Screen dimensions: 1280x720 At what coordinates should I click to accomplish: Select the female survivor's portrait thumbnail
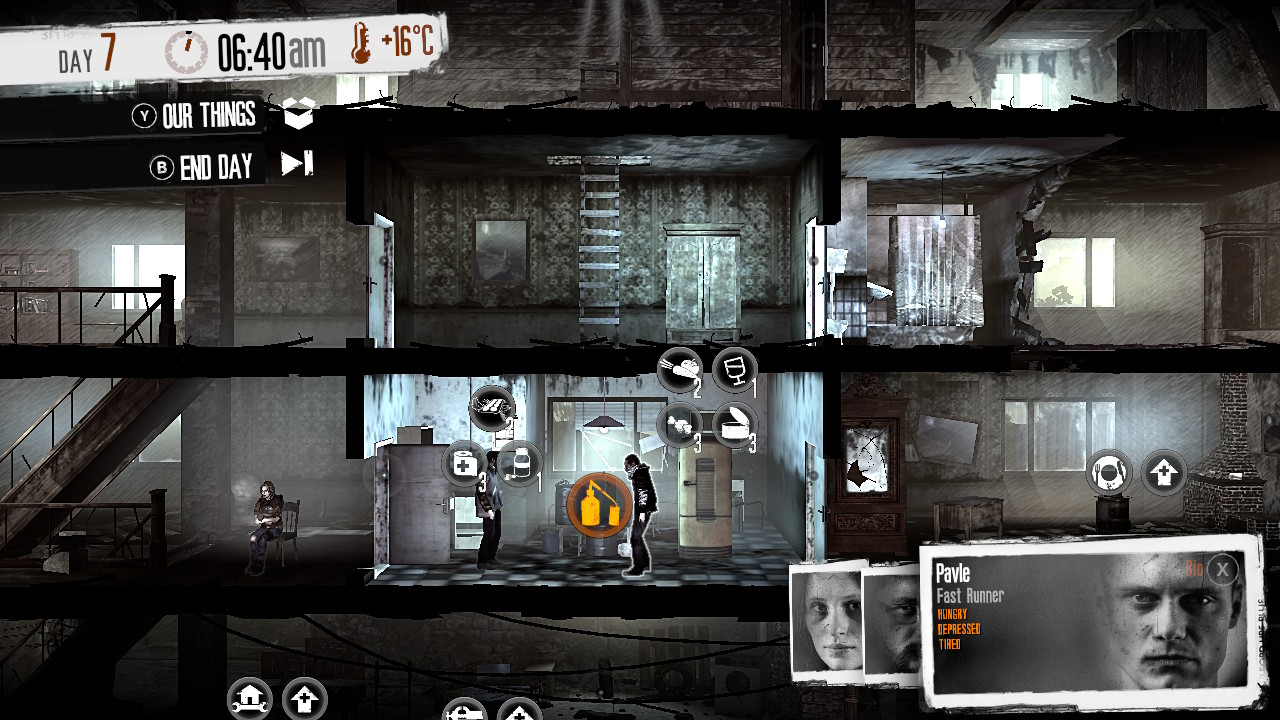click(828, 620)
